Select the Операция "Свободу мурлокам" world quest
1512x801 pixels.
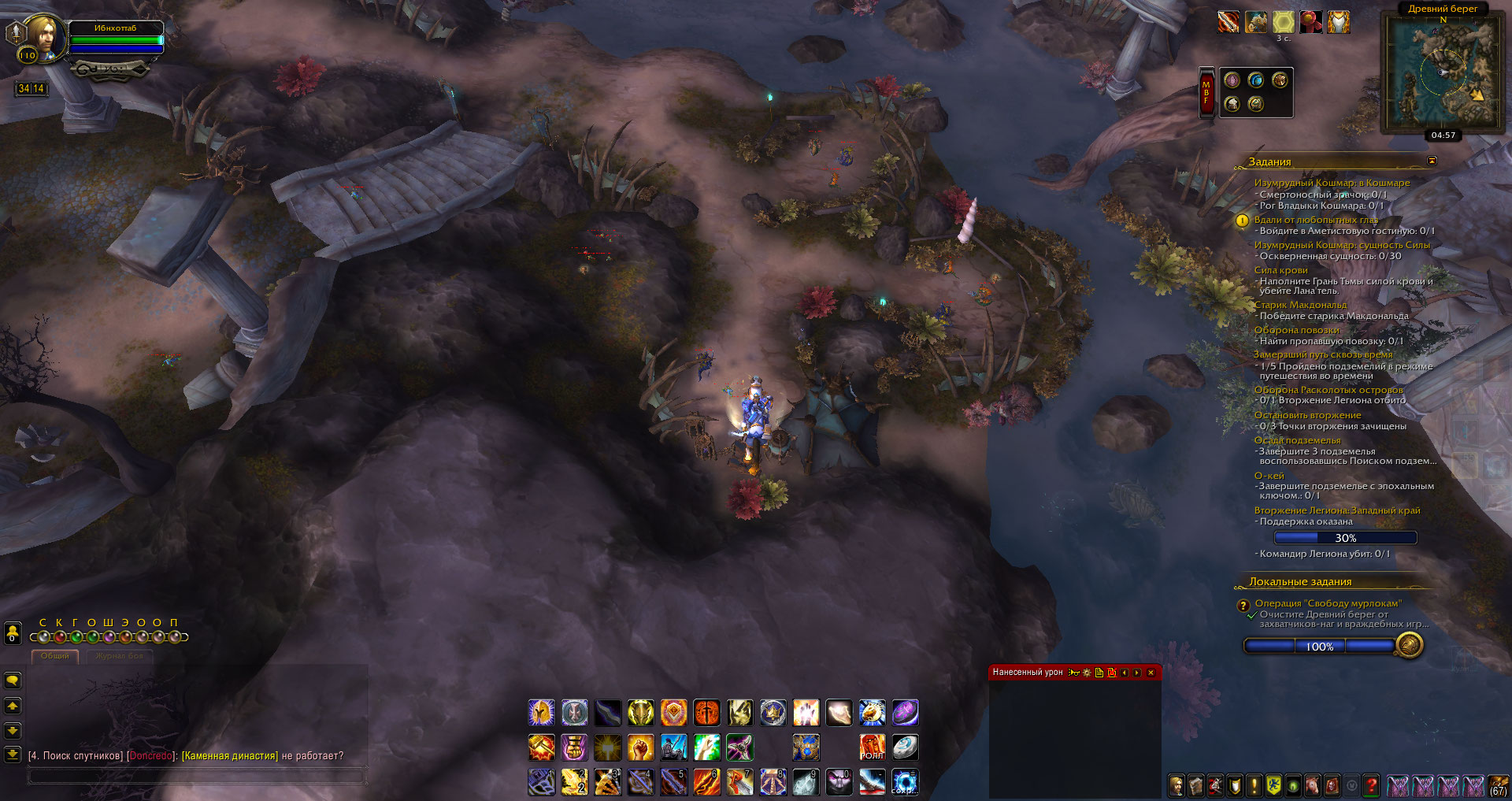coord(1328,603)
